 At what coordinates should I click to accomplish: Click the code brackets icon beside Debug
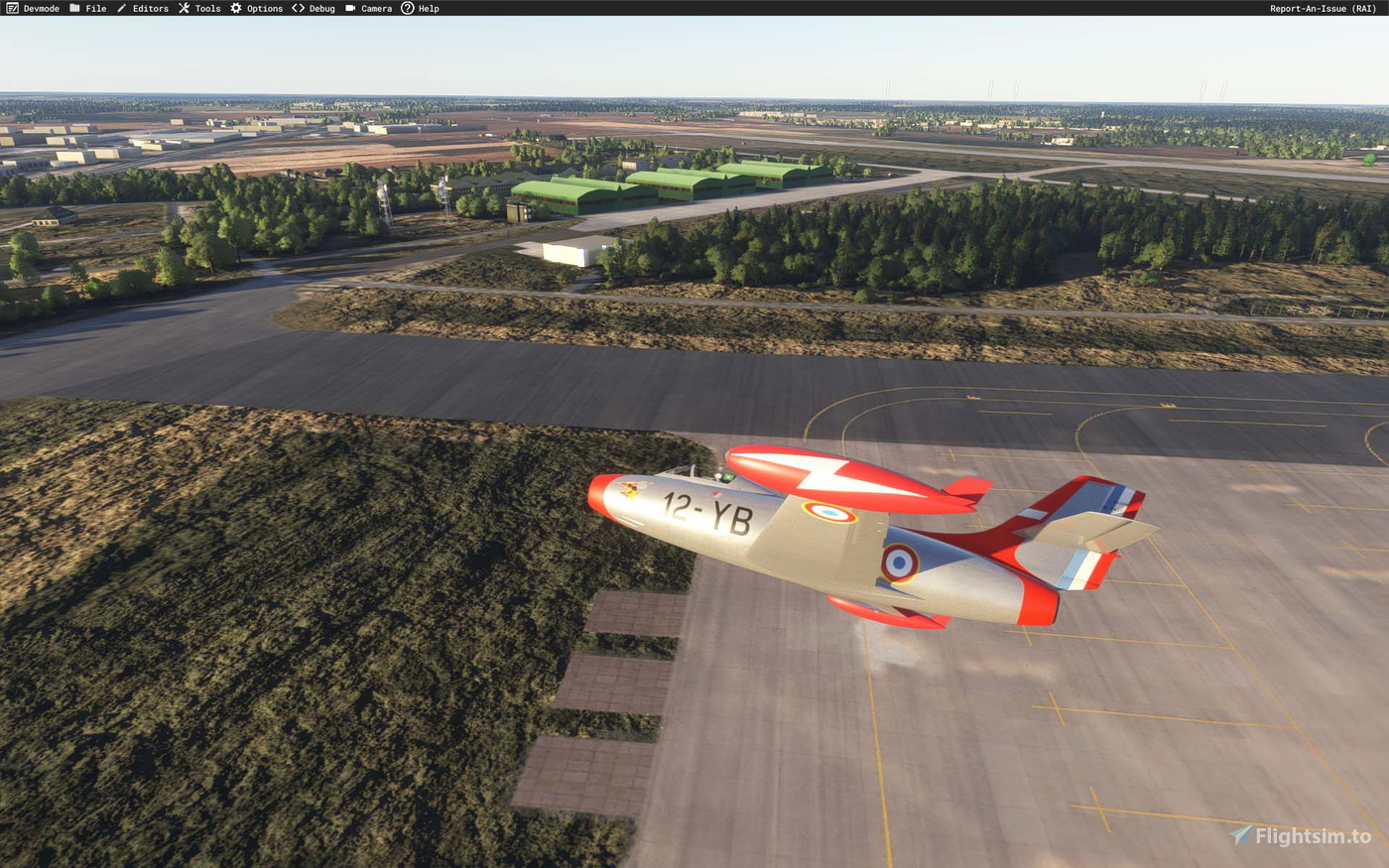[297, 8]
